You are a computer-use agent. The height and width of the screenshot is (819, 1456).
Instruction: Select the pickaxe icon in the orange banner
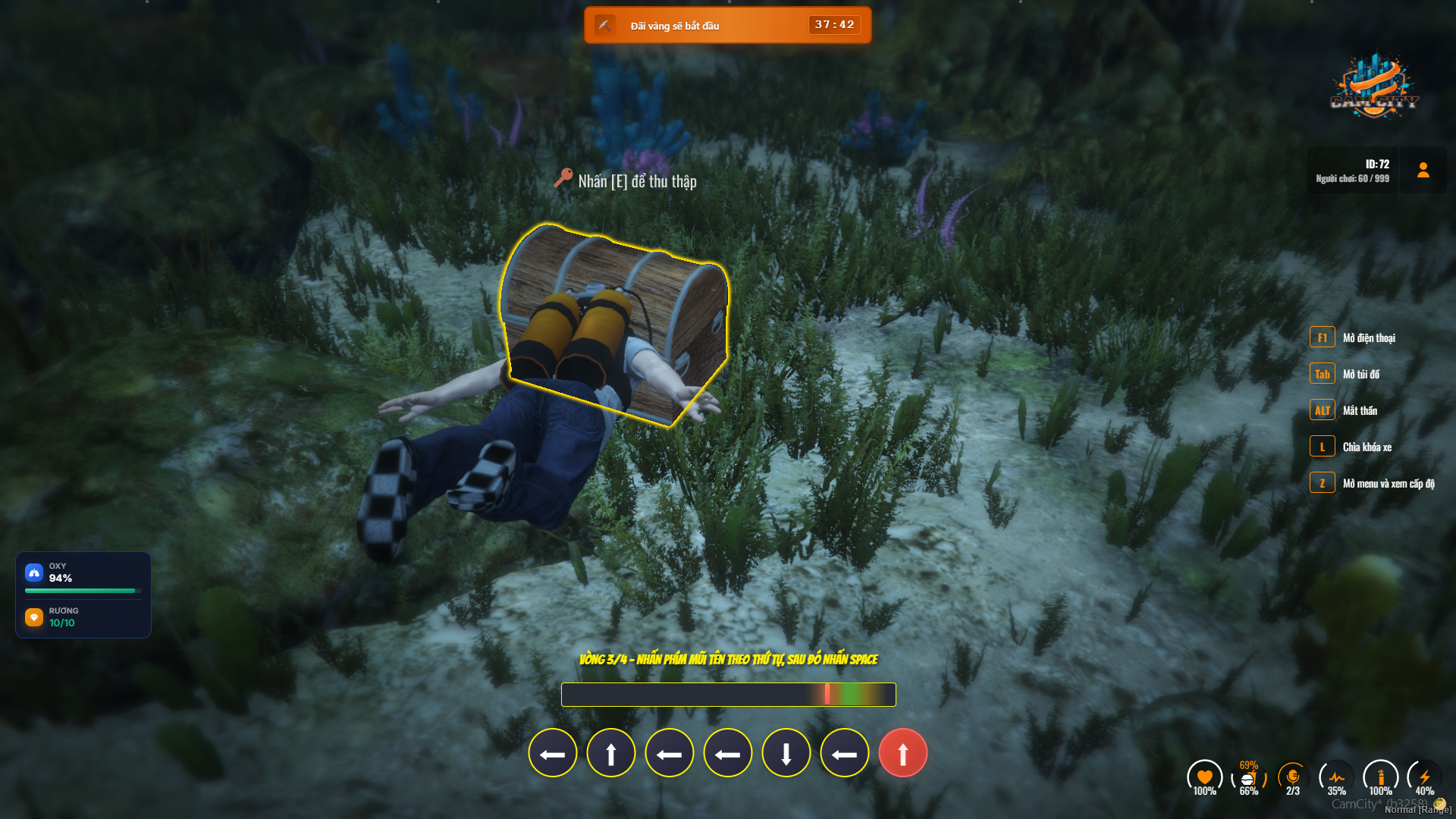tap(604, 25)
